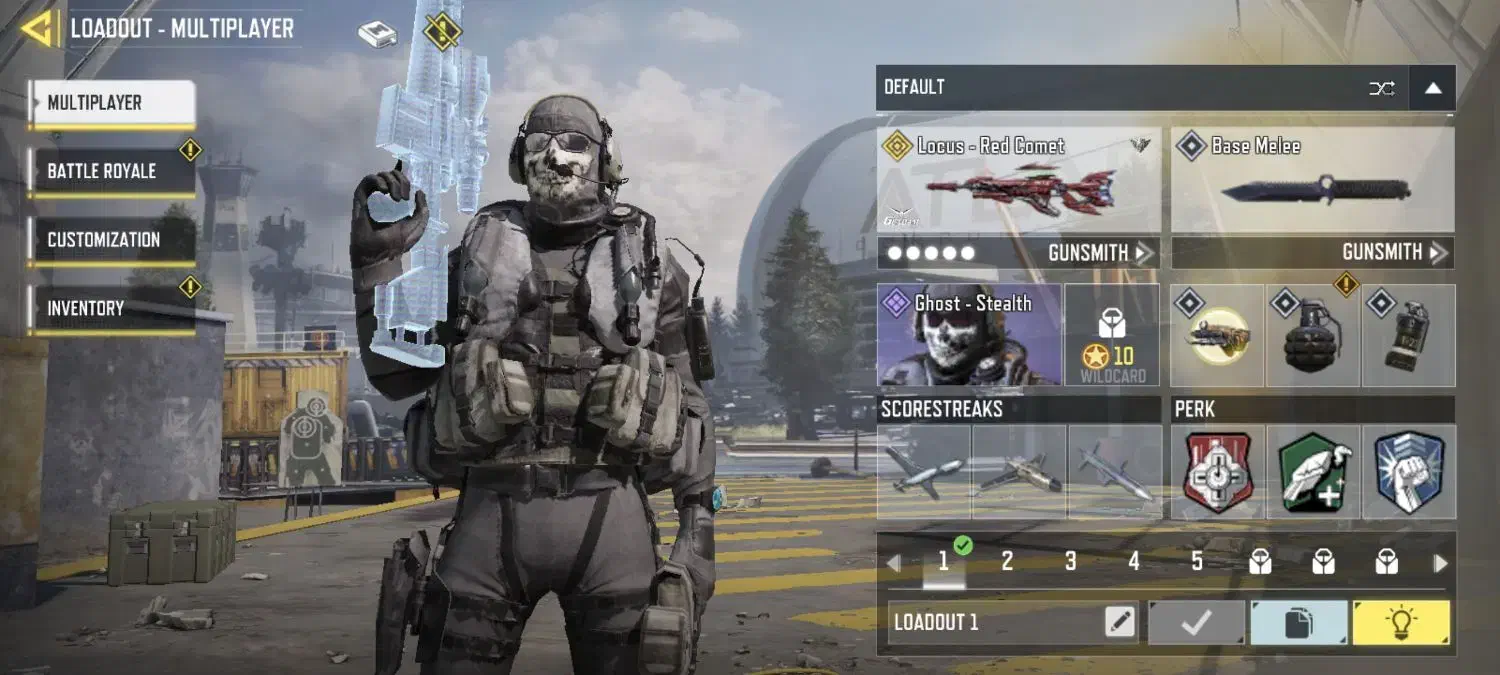Select the frag grenade lethal slot
The height and width of the screenshot is (675, 1500).
(x=1312, y=336)
